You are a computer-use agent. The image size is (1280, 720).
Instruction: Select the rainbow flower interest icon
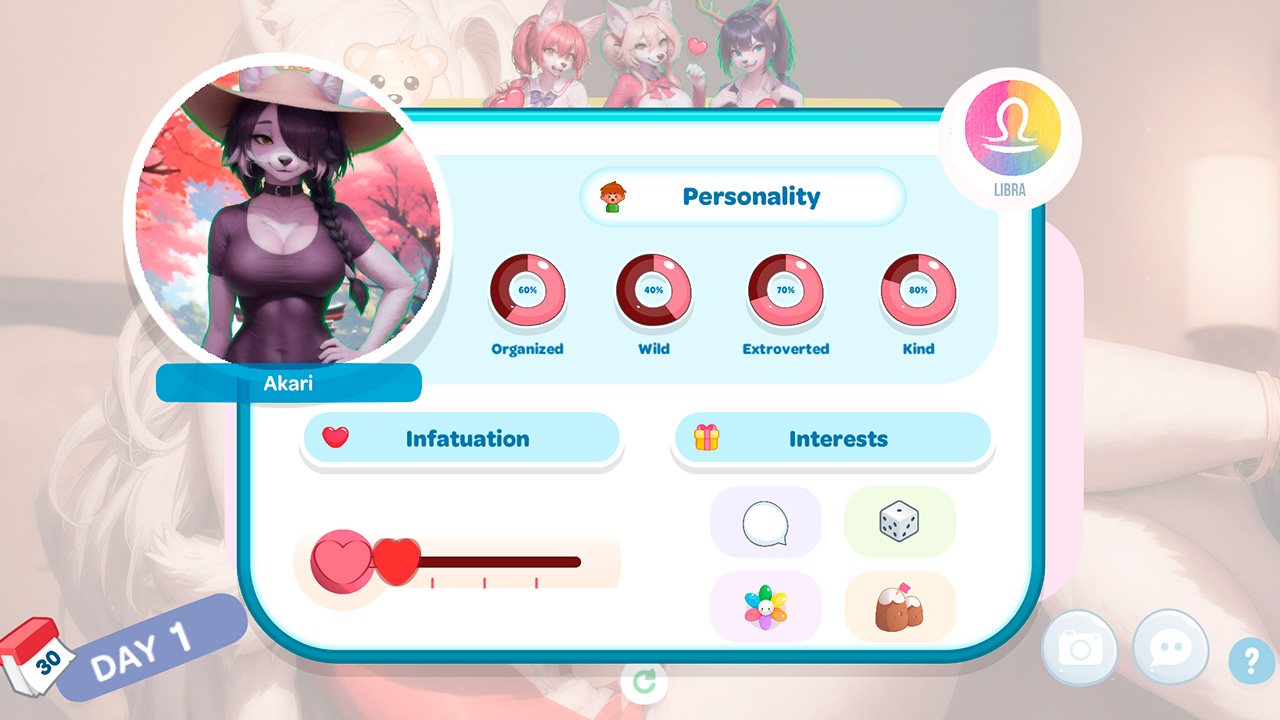click(766, 605)
